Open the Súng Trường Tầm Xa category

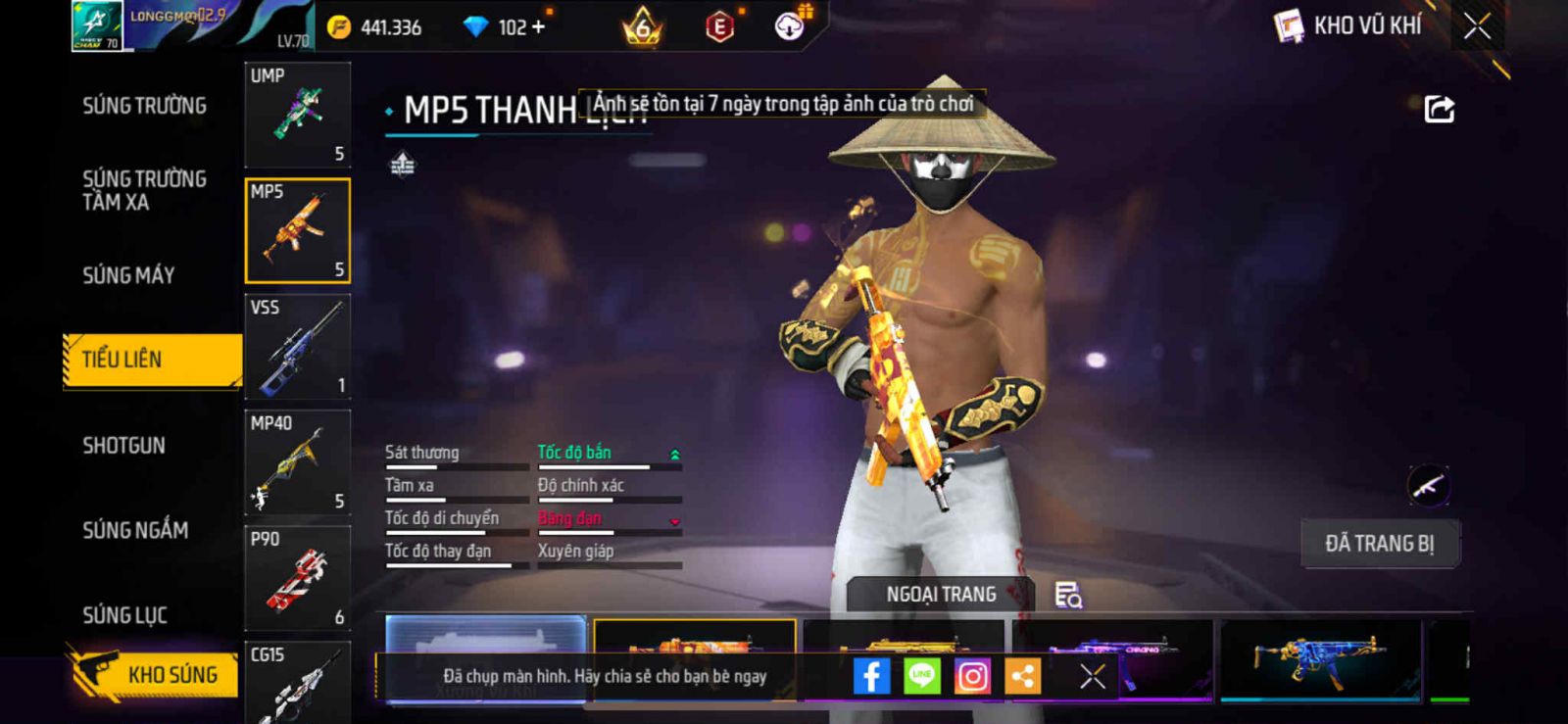tap(144, 190)
